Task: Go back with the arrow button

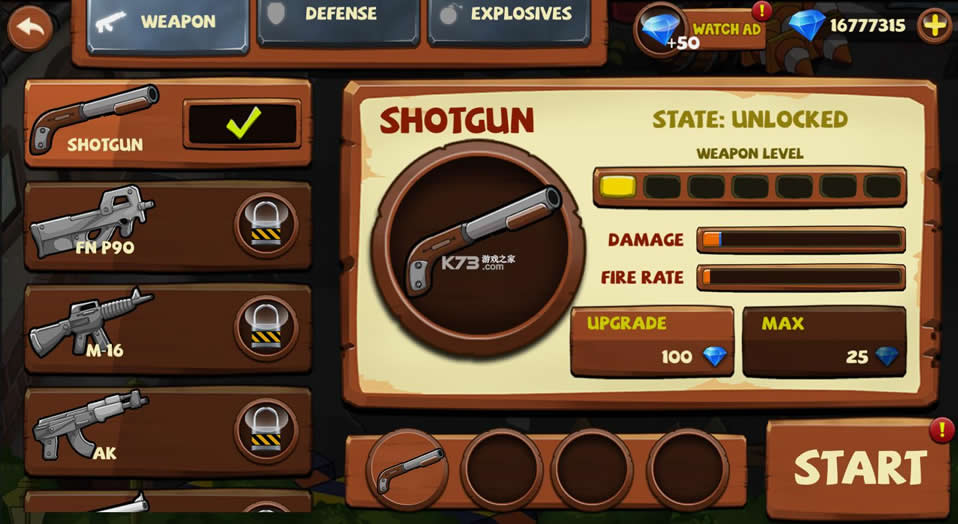Action: (x=30, y=28)
